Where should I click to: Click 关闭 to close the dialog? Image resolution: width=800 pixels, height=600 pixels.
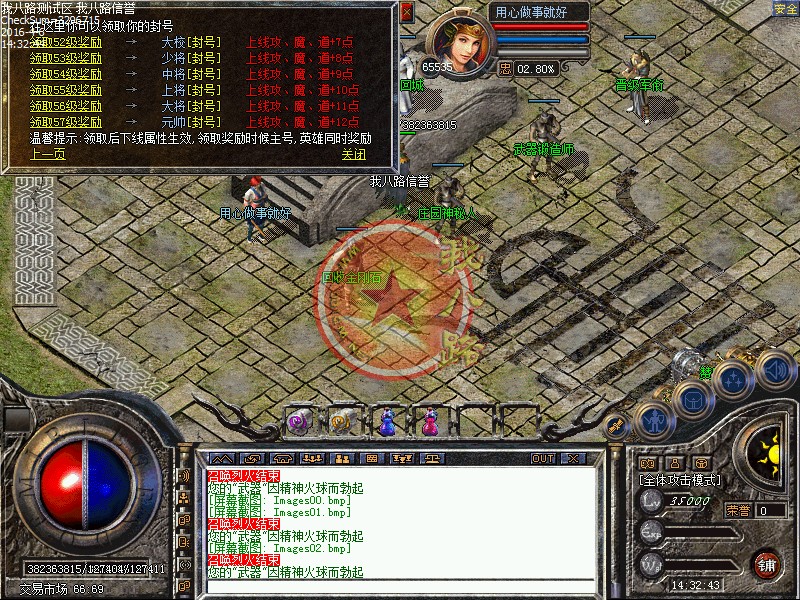(x=353, y=154)
